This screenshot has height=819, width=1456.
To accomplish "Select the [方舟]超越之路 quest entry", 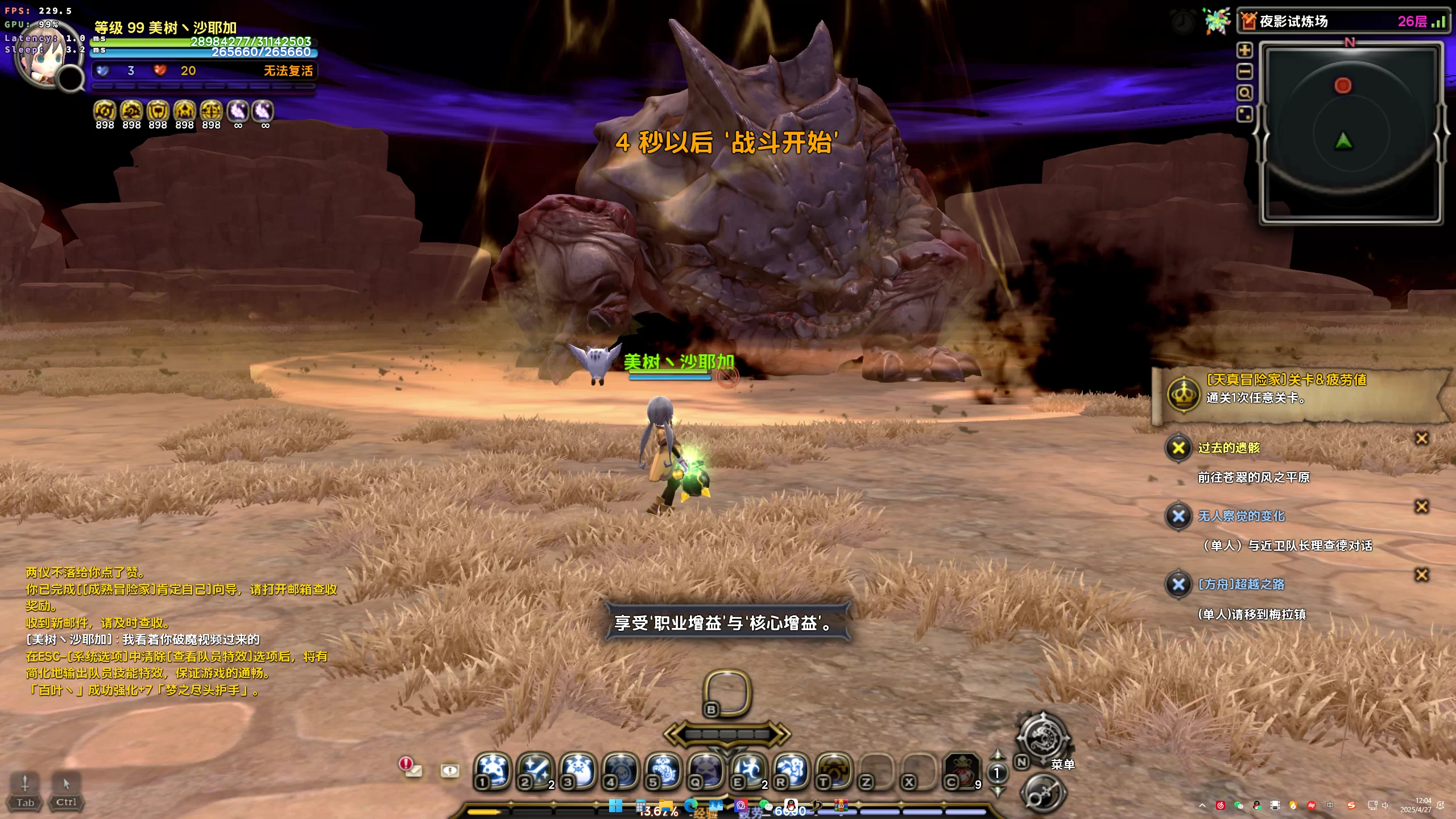I will click(x=1241, y=584).
